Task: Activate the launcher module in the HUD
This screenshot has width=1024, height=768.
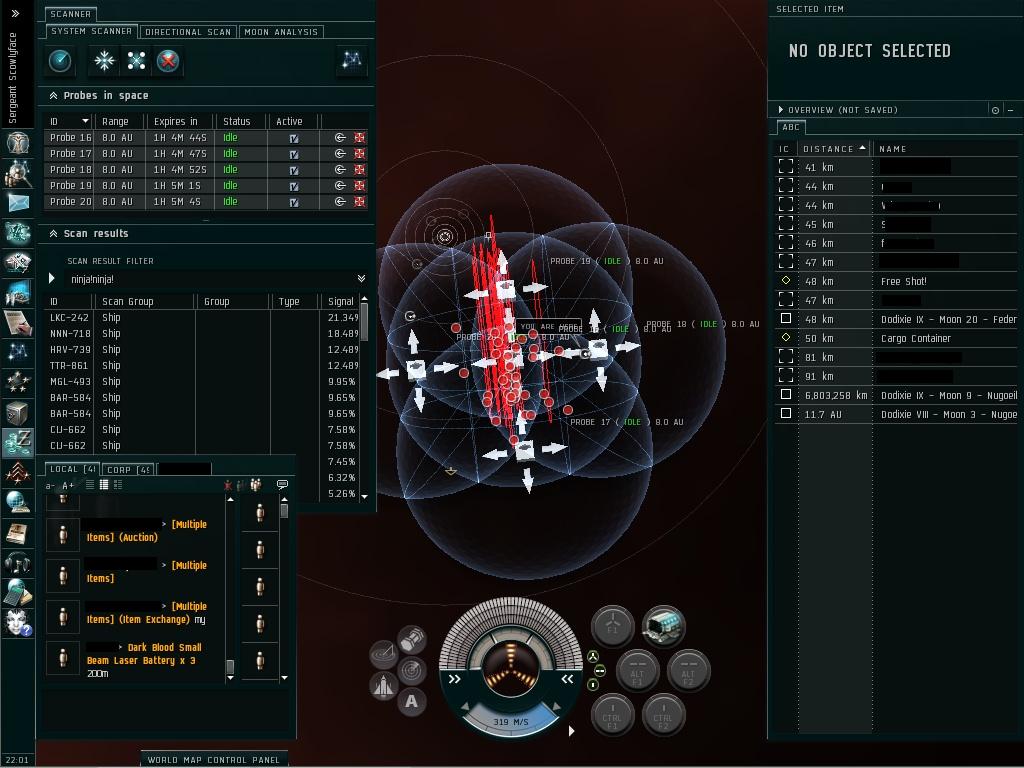Action: coord(663,627)
